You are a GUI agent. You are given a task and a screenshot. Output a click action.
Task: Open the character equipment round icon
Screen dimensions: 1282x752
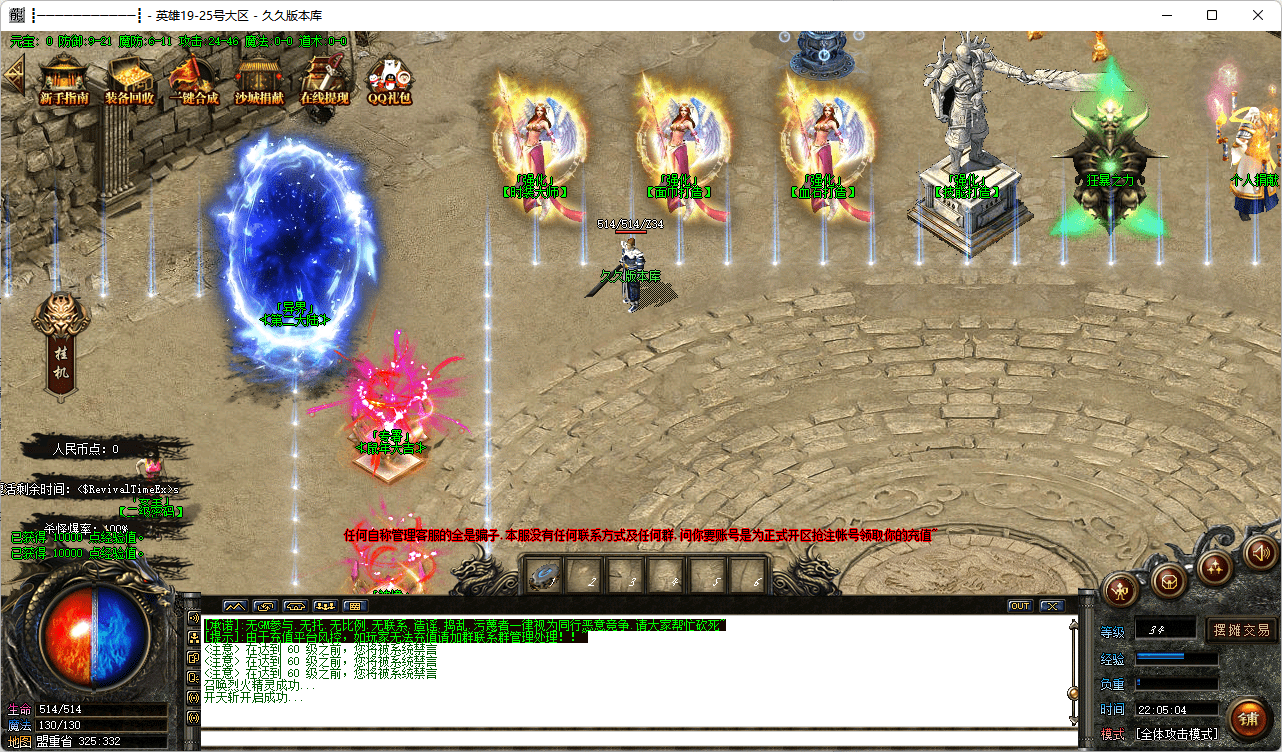[x=1122, y=592]
